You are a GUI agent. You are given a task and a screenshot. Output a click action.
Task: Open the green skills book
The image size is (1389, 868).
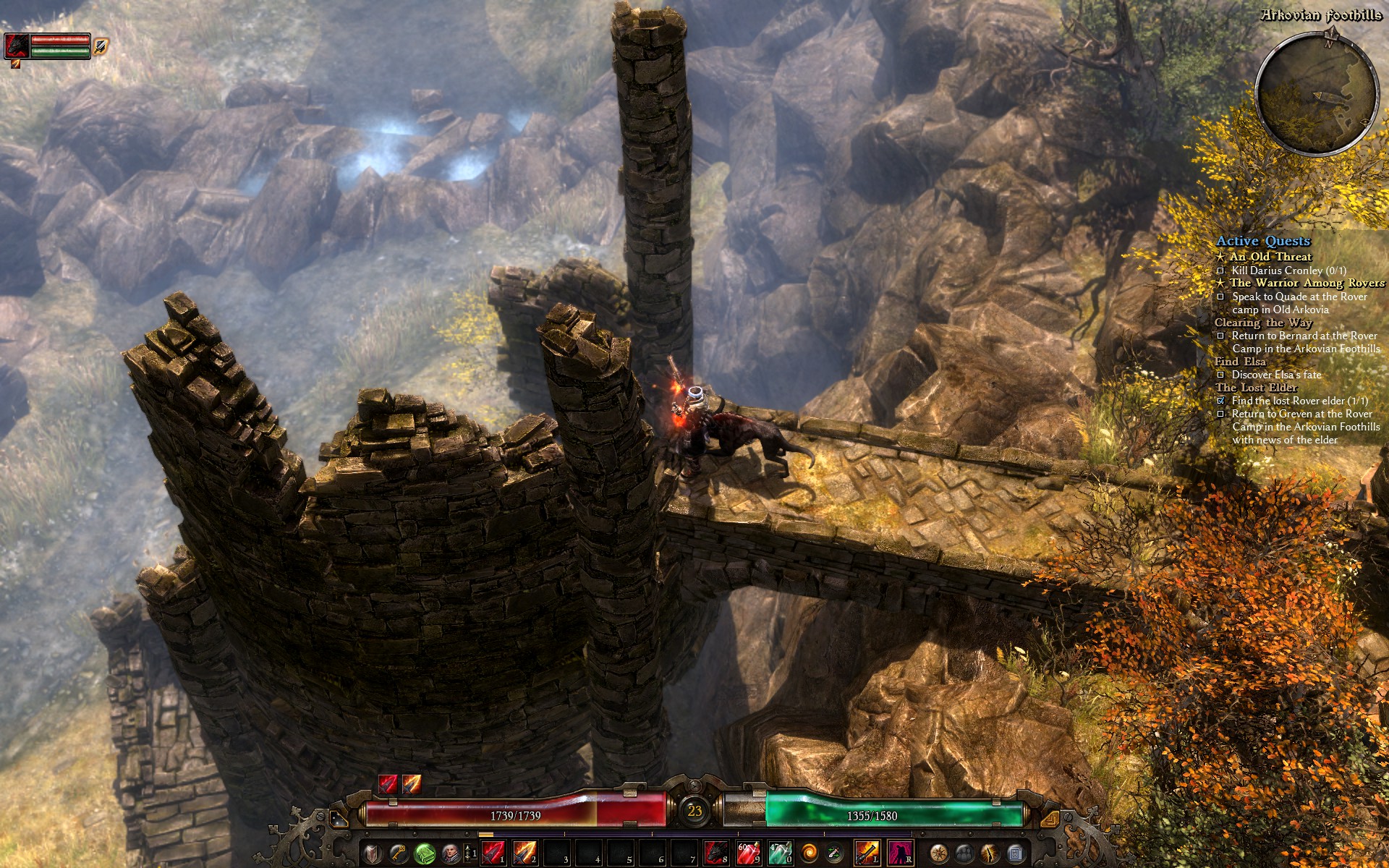424,852
